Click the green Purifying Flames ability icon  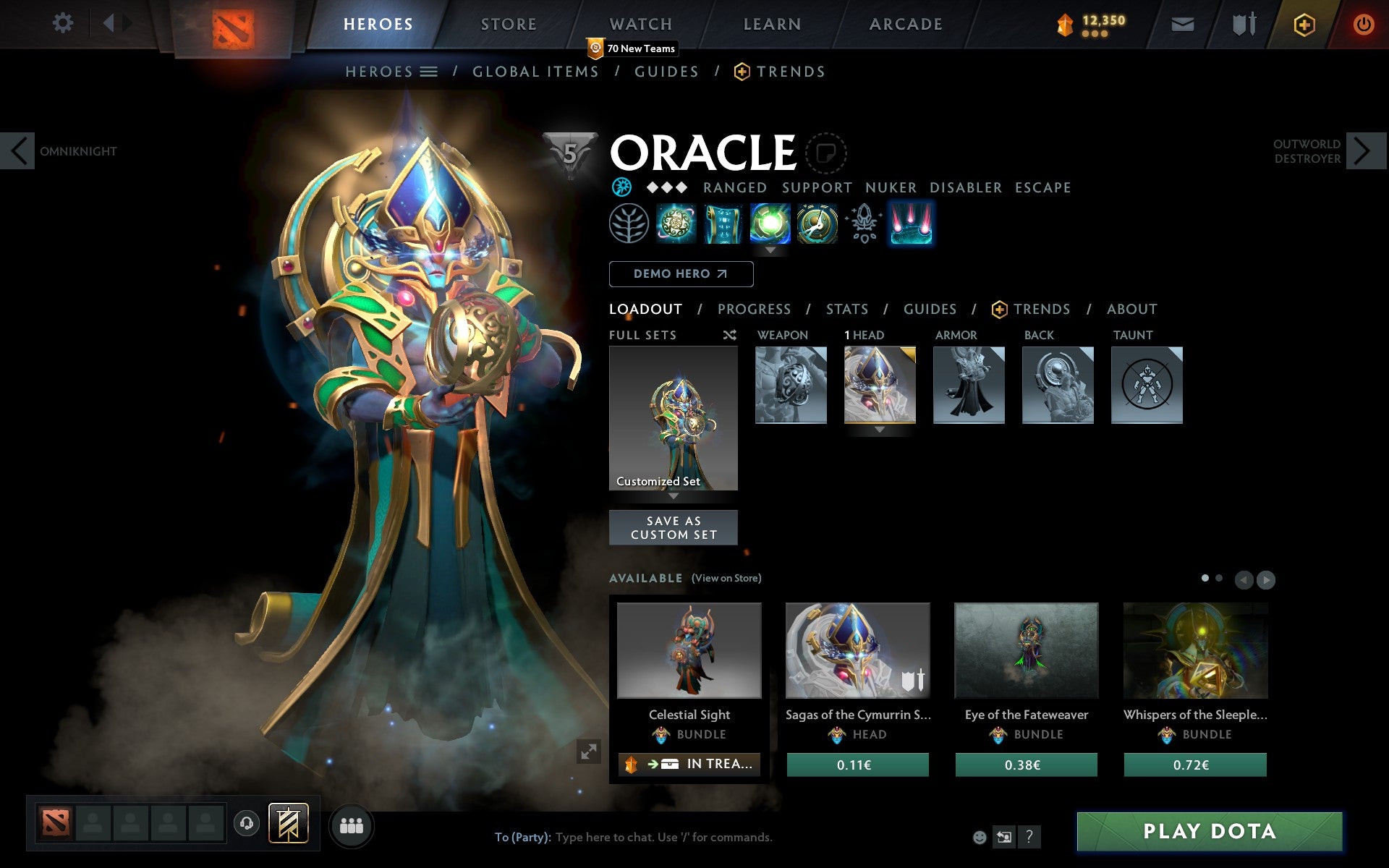tap(770, 224)
